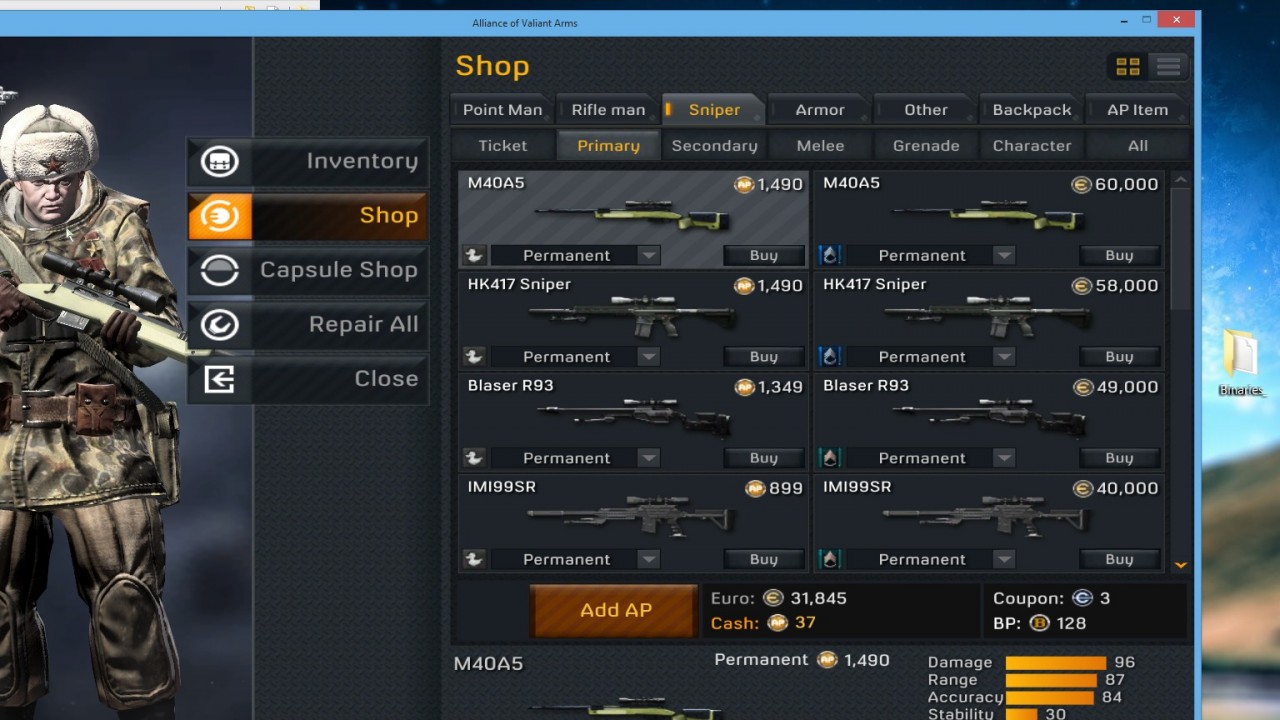Open the Capsule Shop
Viewport: 1280px width, 720px height.
(x=308, y=270)
